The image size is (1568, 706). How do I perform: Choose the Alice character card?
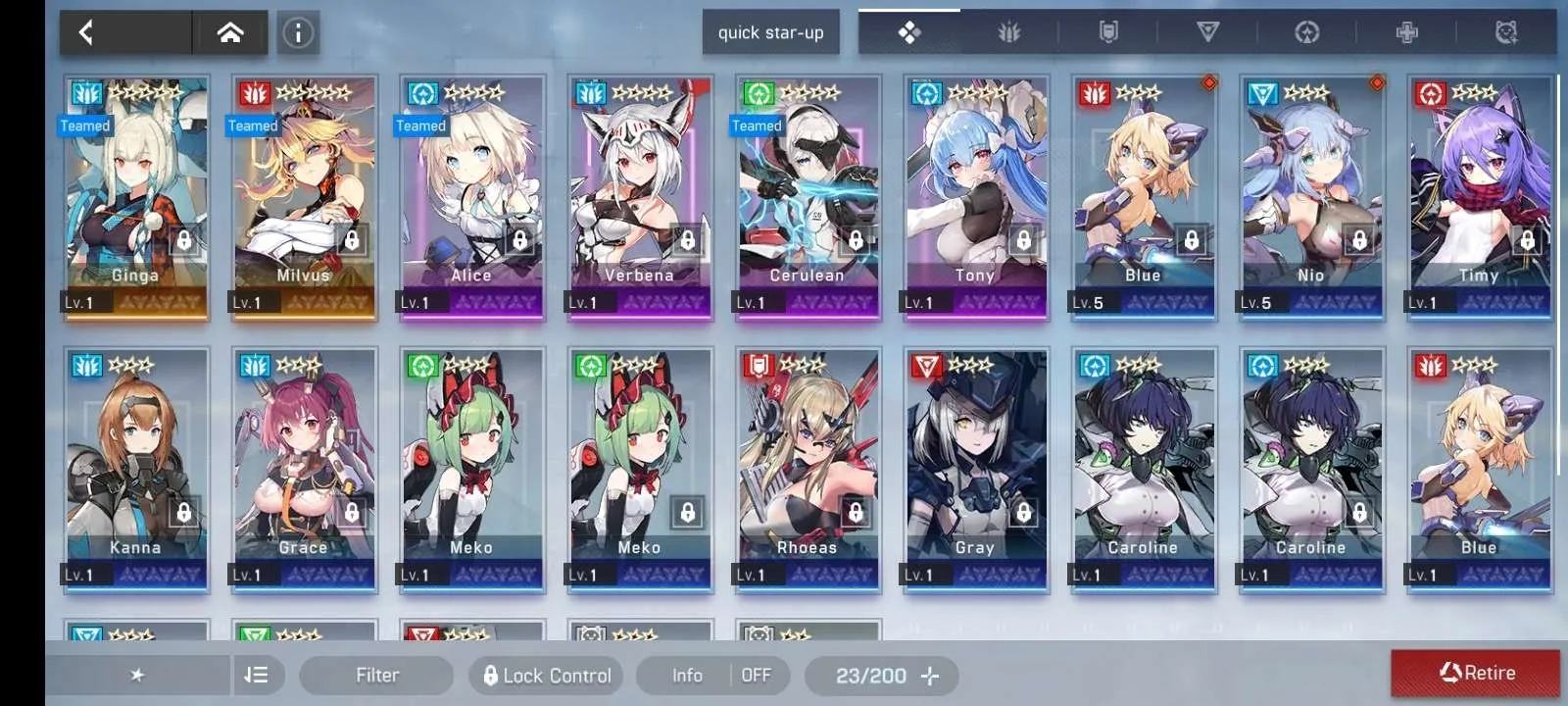[x=471, y=196]
